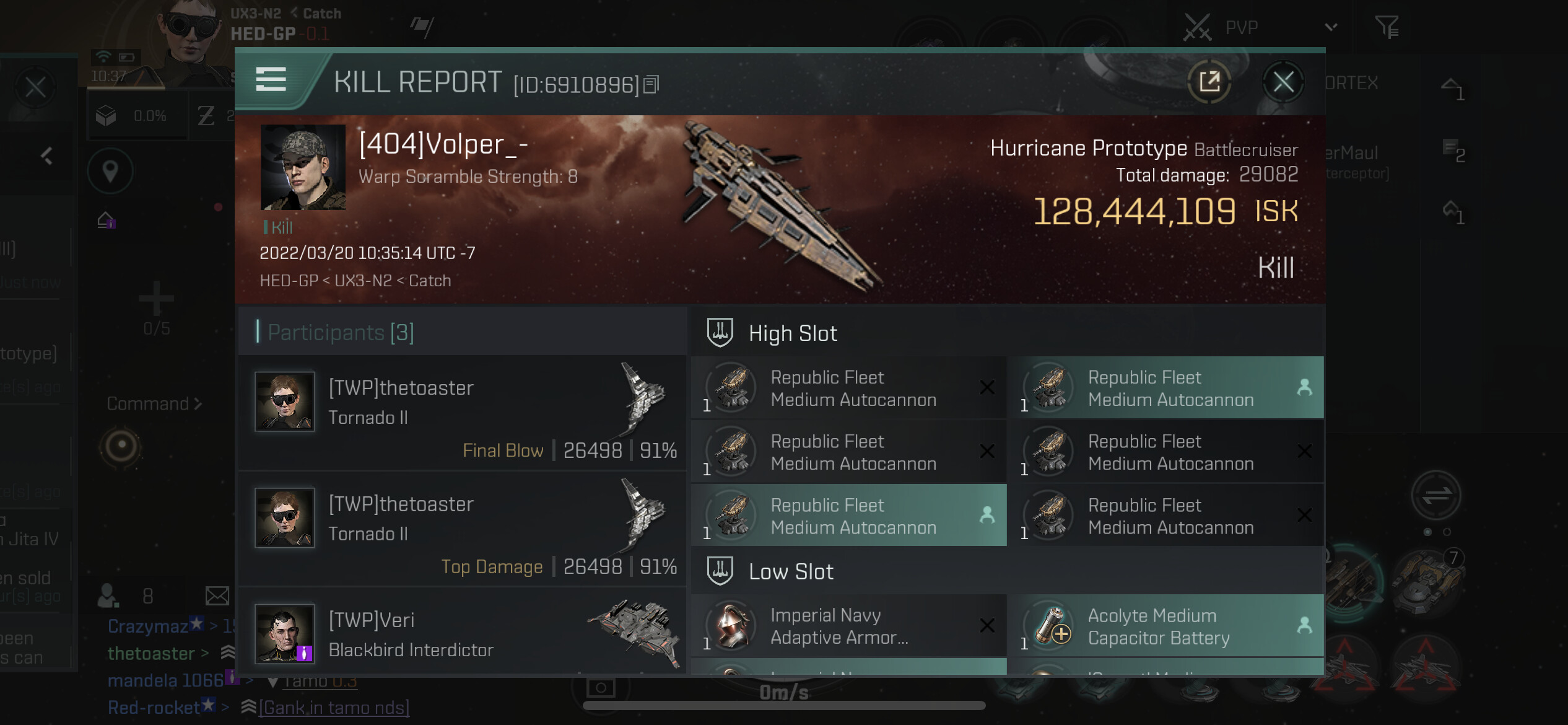Screen dimensions: 1568x725
Task: Share the kill report via export icon
Action: pyautogui.click(x=1209, y=82)
